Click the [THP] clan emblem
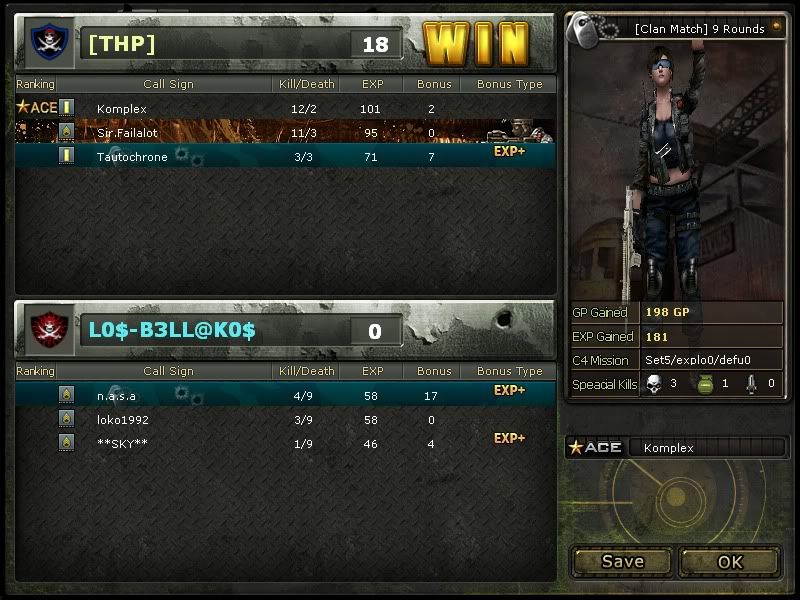 click(x=45, y=41)
